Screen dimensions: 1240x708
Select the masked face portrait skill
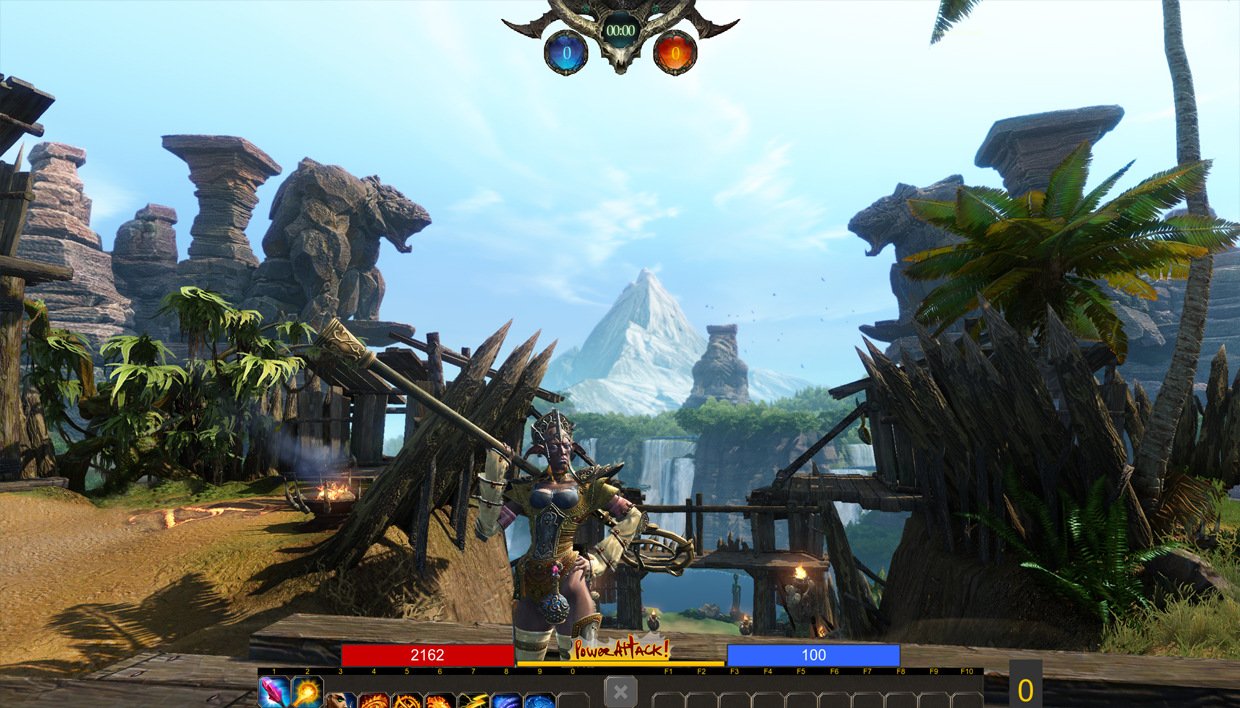[340, 700]
